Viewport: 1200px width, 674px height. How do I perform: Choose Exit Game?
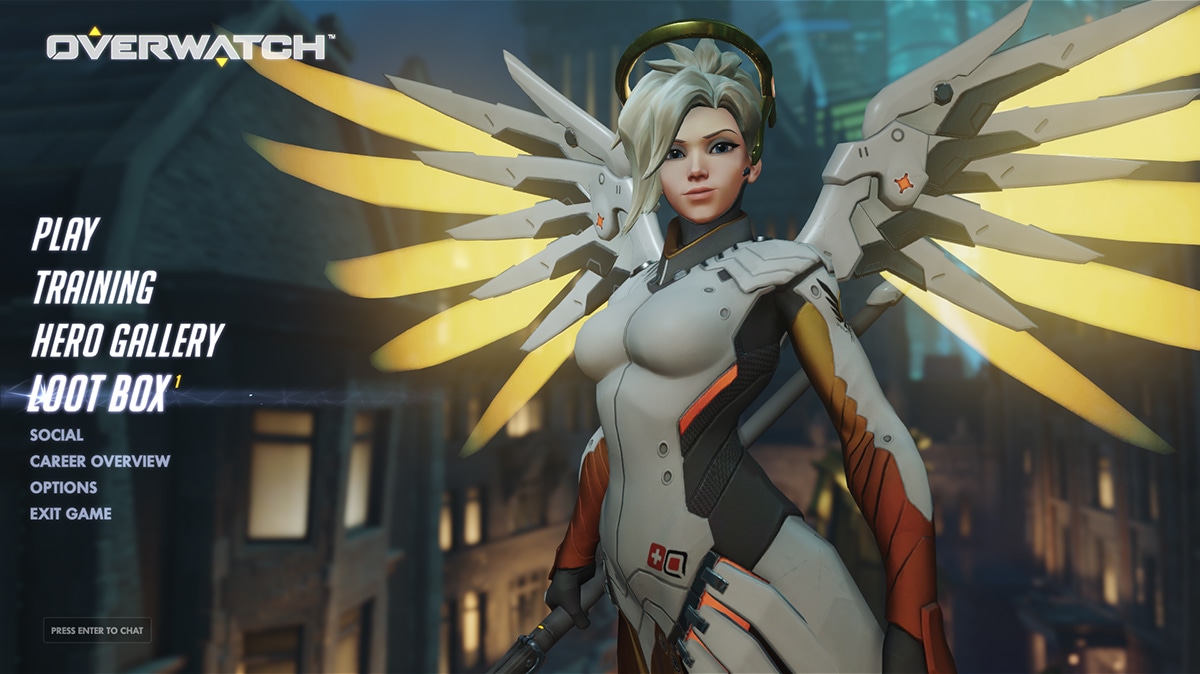click(71, 513)
